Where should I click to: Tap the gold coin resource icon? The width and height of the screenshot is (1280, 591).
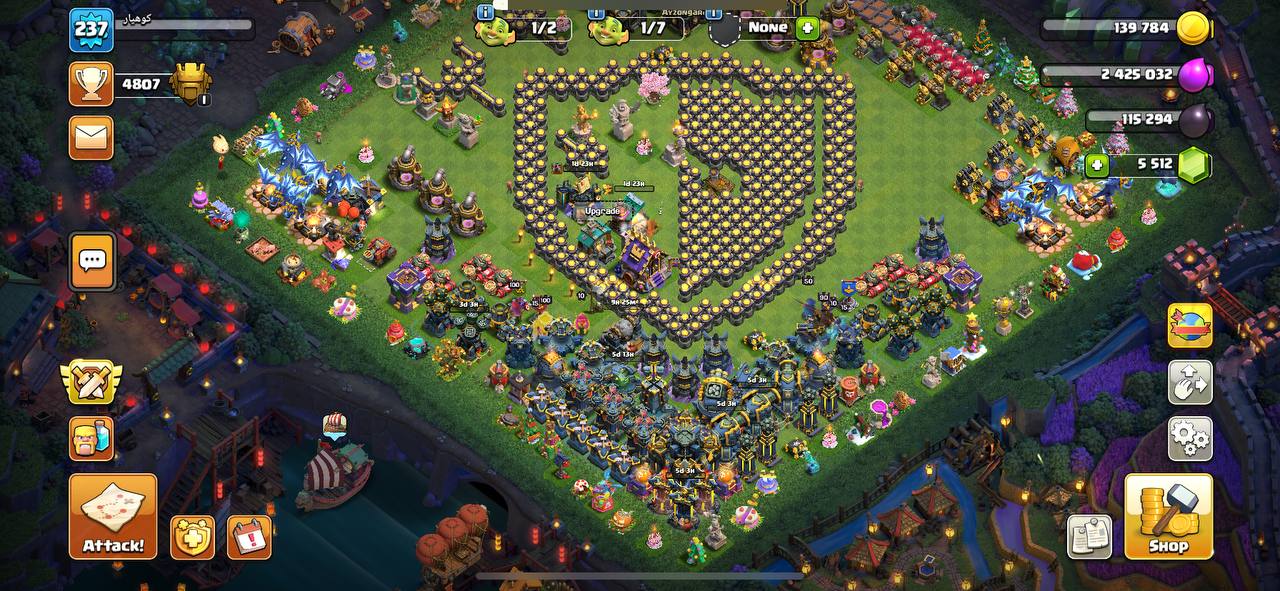pos(1193,28)
